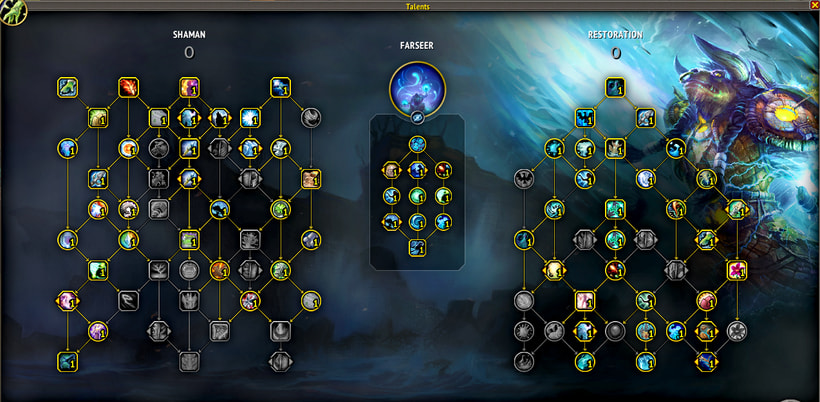The width and height of the screenshot is (820, 402).
Task: Select the red flame talent heading the Shaman tree
Action: pos(129,87)
